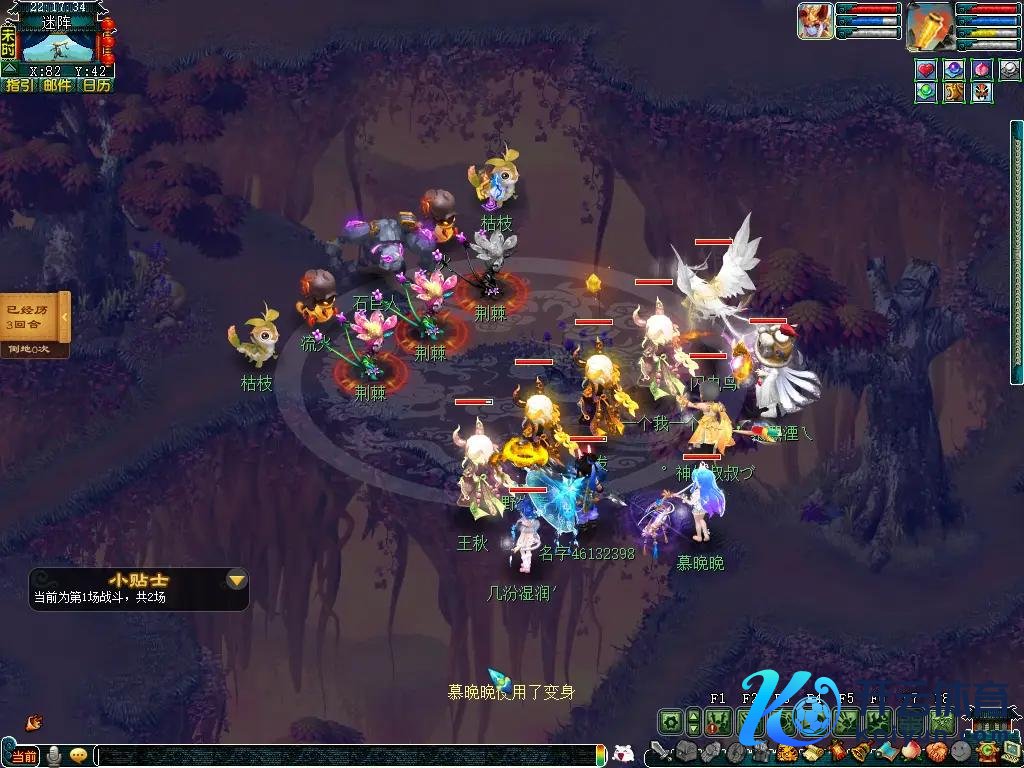1024x768 pixels.
Task: Click the white pearl buff icon
Action: coord(1009,70)
